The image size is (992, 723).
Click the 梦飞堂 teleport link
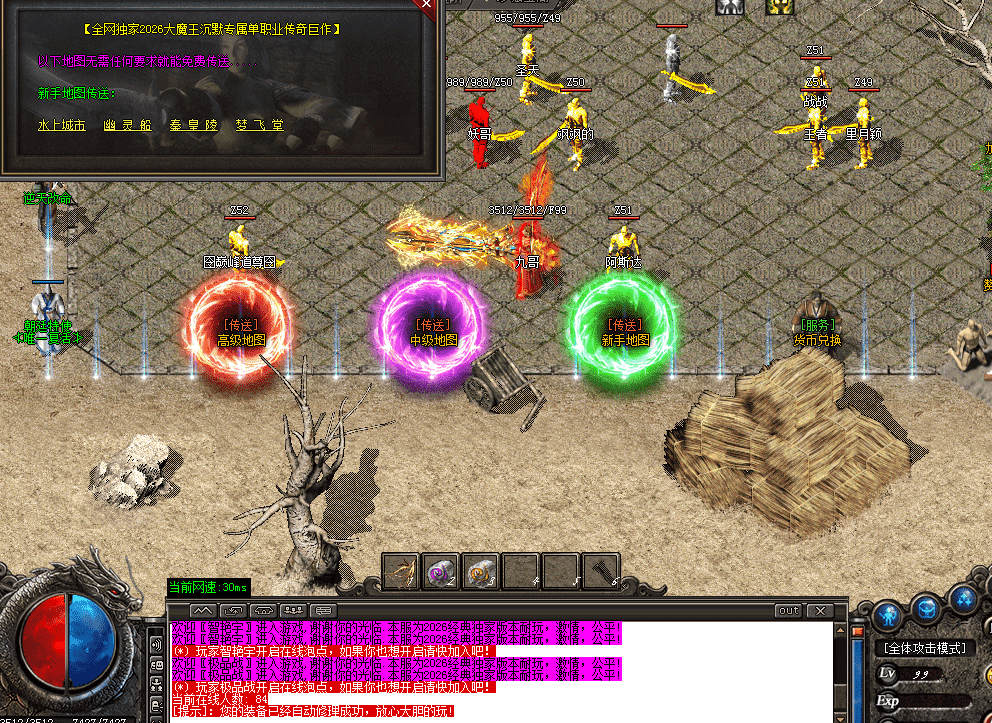point(260,126)
